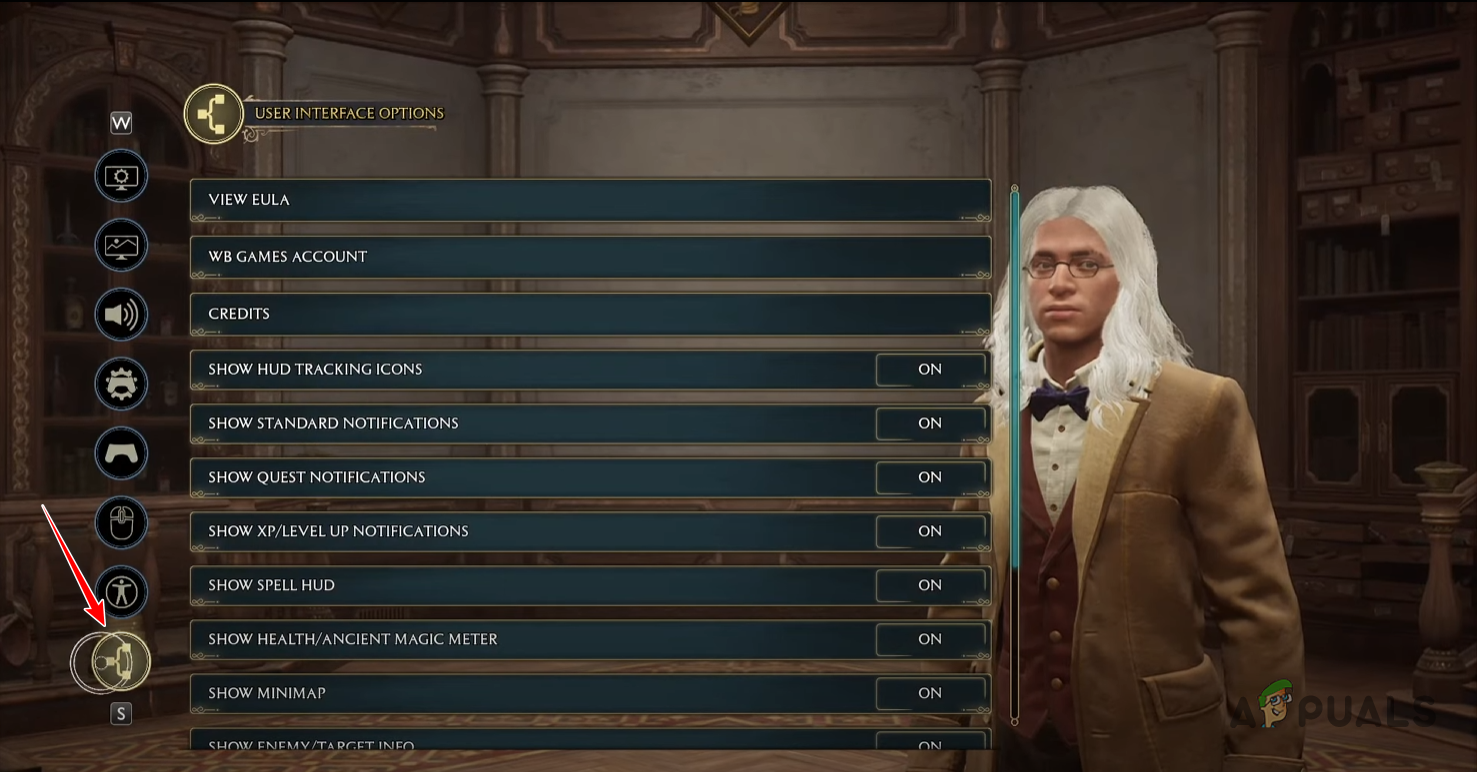Toggle Show XP/Level Up Notifications
This screenshot has width=1477, height=772.
930,532
